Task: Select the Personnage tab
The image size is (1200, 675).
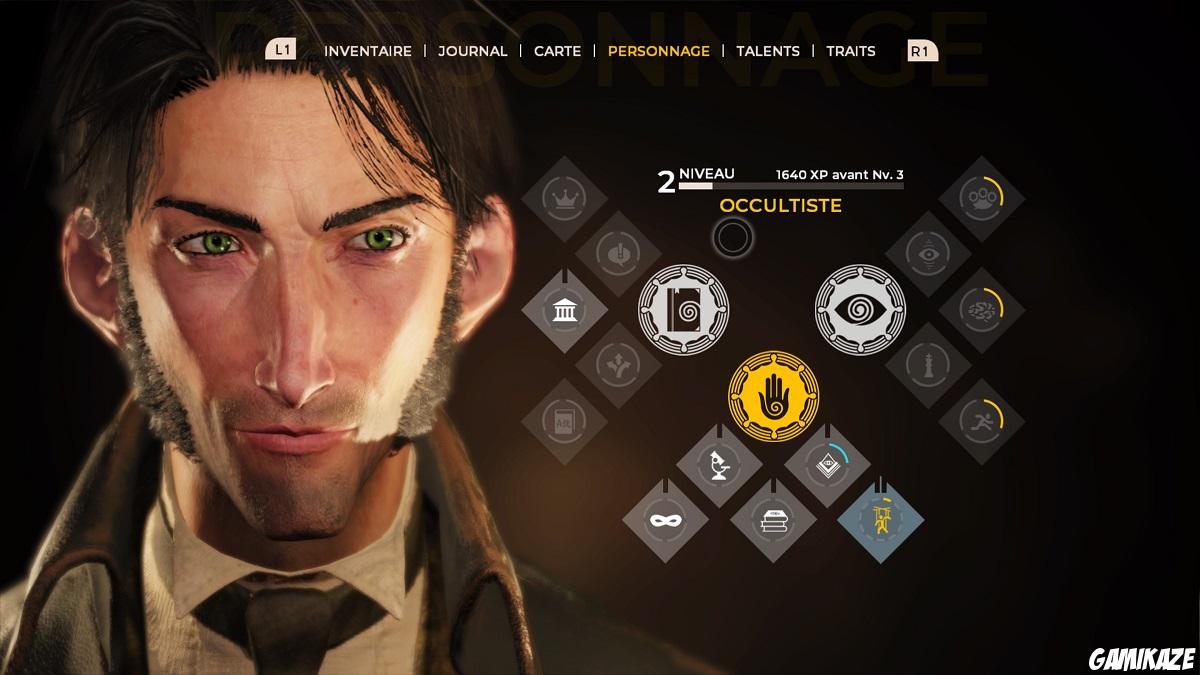Action: (659, 51)
